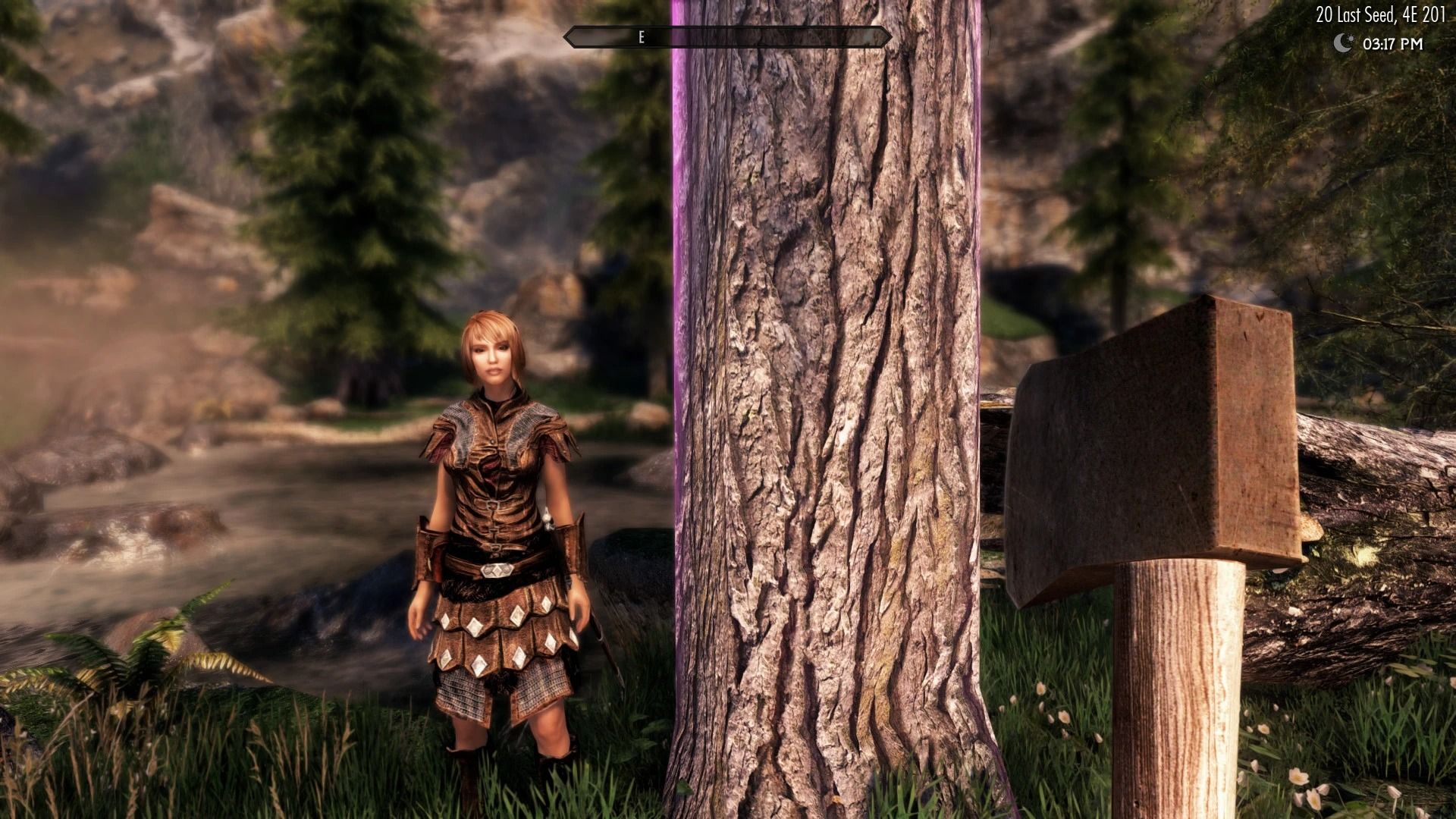
Task: Click the compass bar showing East
Action: click(x=726, y=37)
